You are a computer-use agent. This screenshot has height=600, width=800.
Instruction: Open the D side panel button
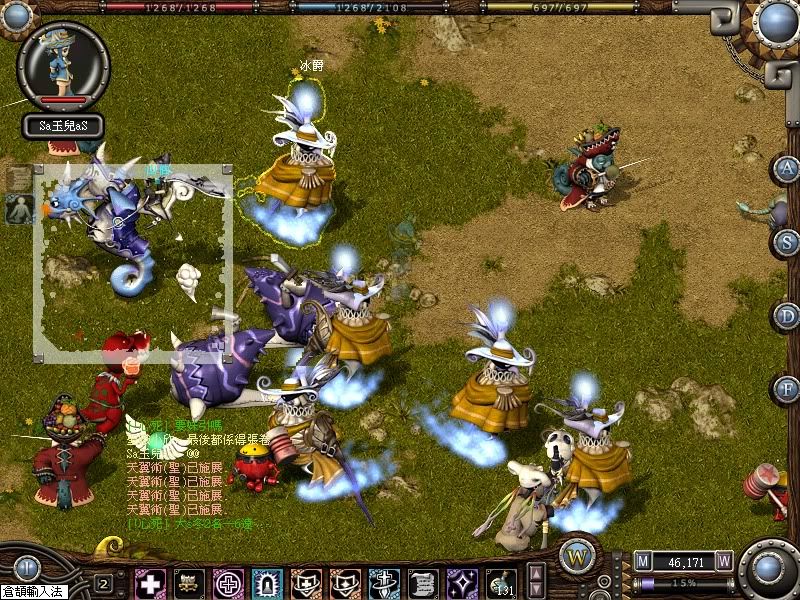787,315
